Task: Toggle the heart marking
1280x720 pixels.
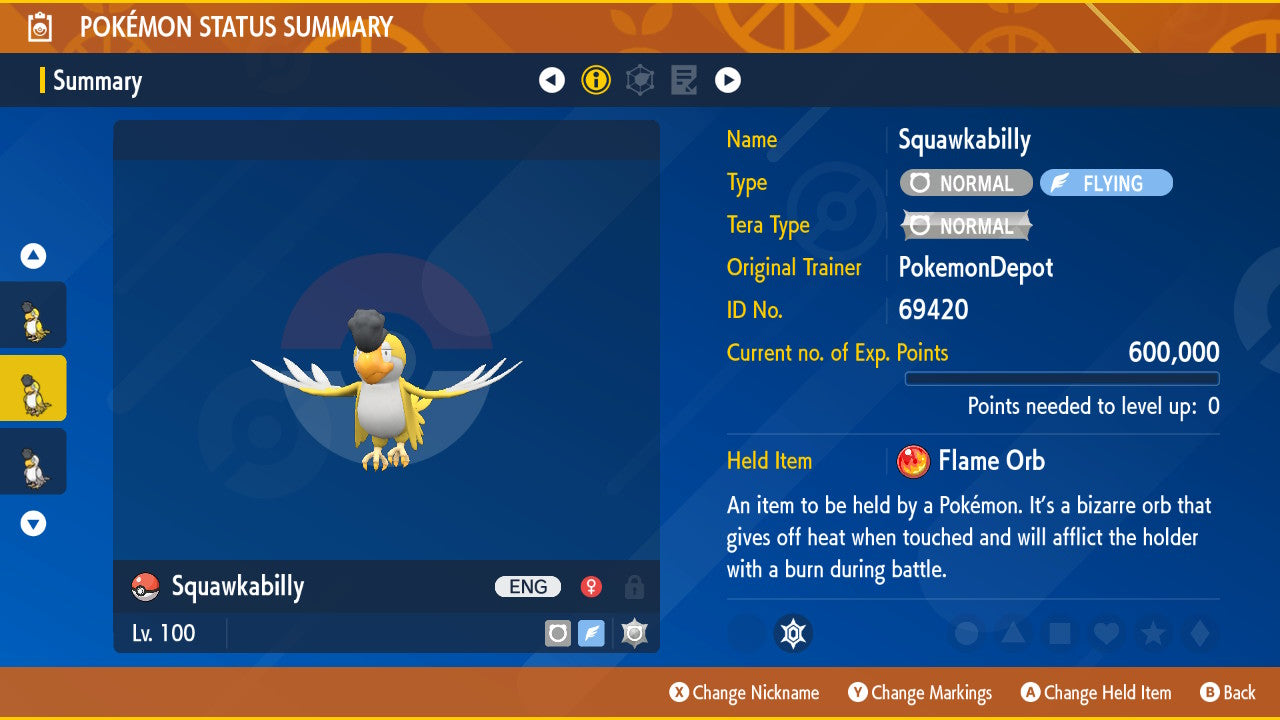Action: coord(1106,633)
